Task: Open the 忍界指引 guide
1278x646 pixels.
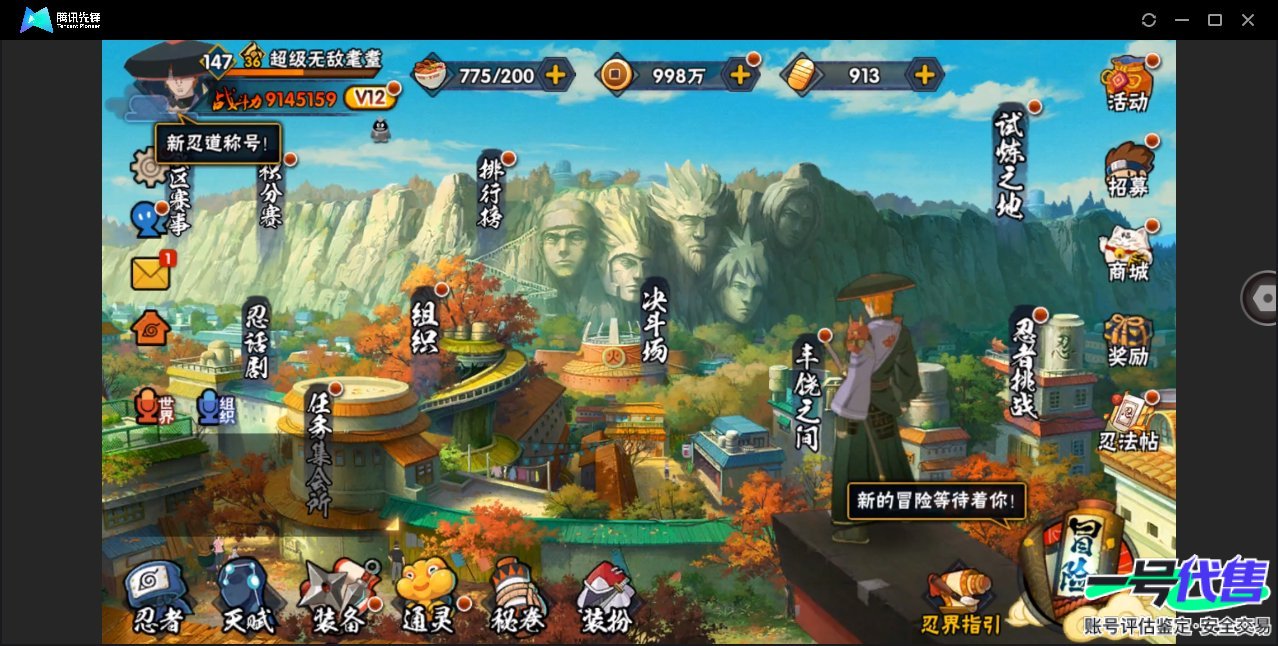Action: point(960,603)
